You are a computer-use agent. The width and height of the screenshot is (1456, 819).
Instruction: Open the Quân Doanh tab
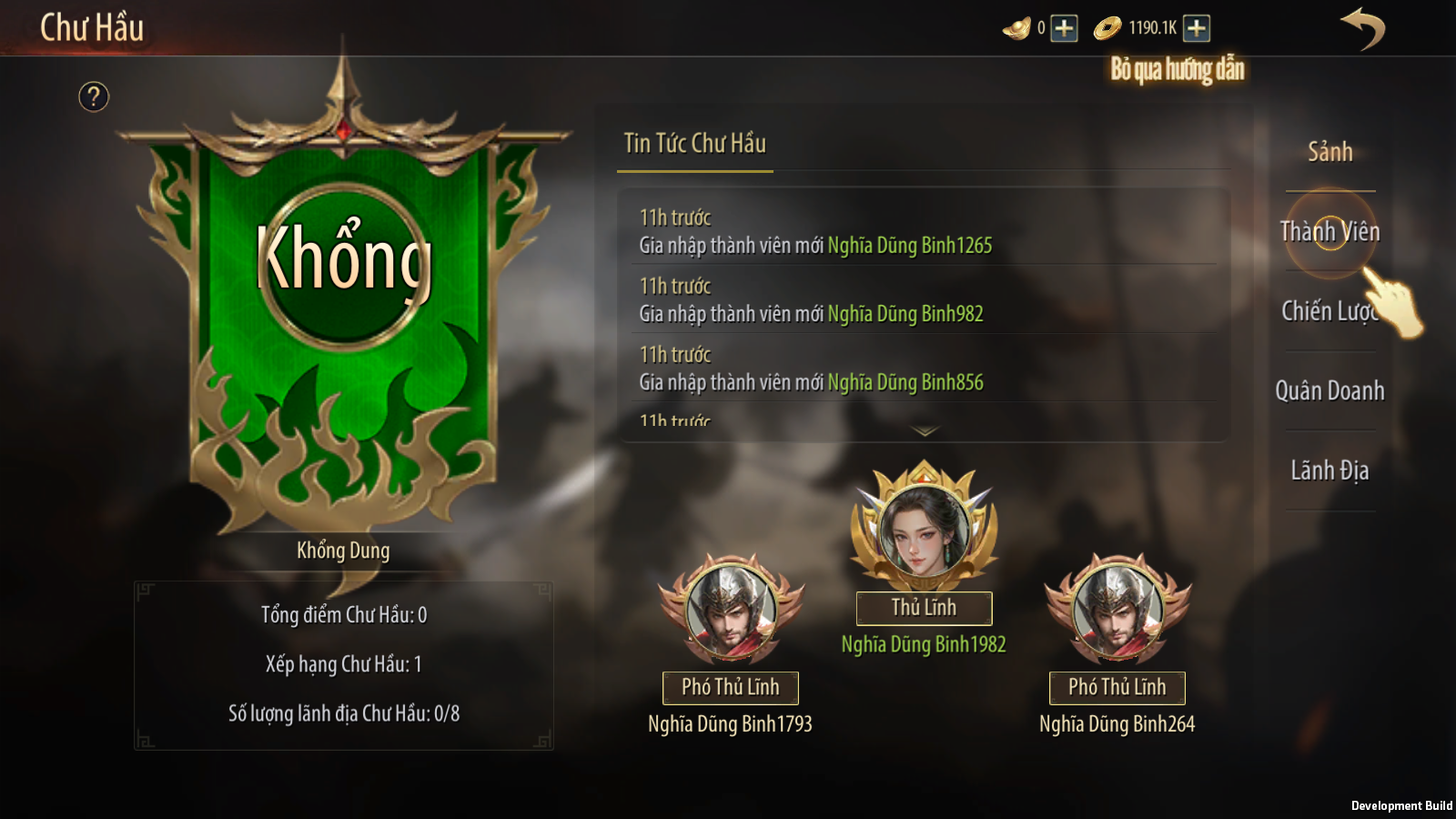pyautogui.click(x=1330, y=391)
